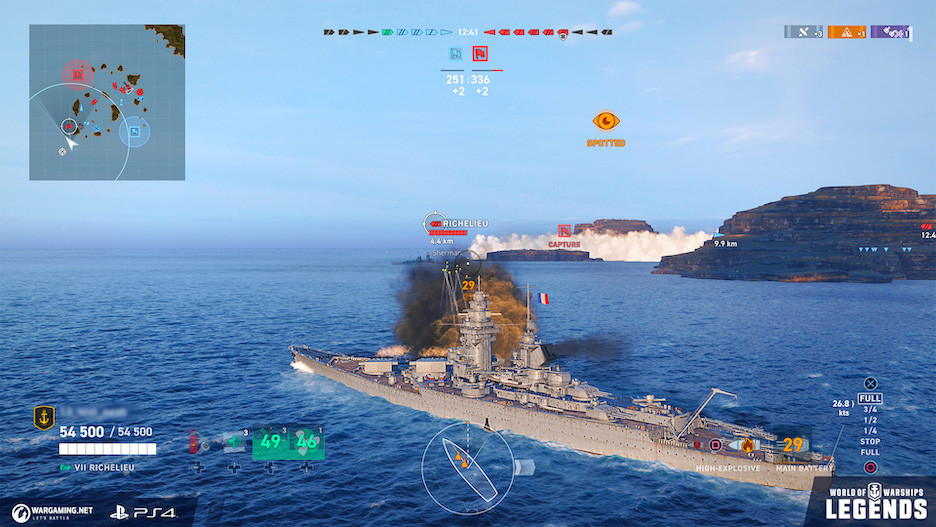Click the orange ribbon counter badge

pos(846,32)
